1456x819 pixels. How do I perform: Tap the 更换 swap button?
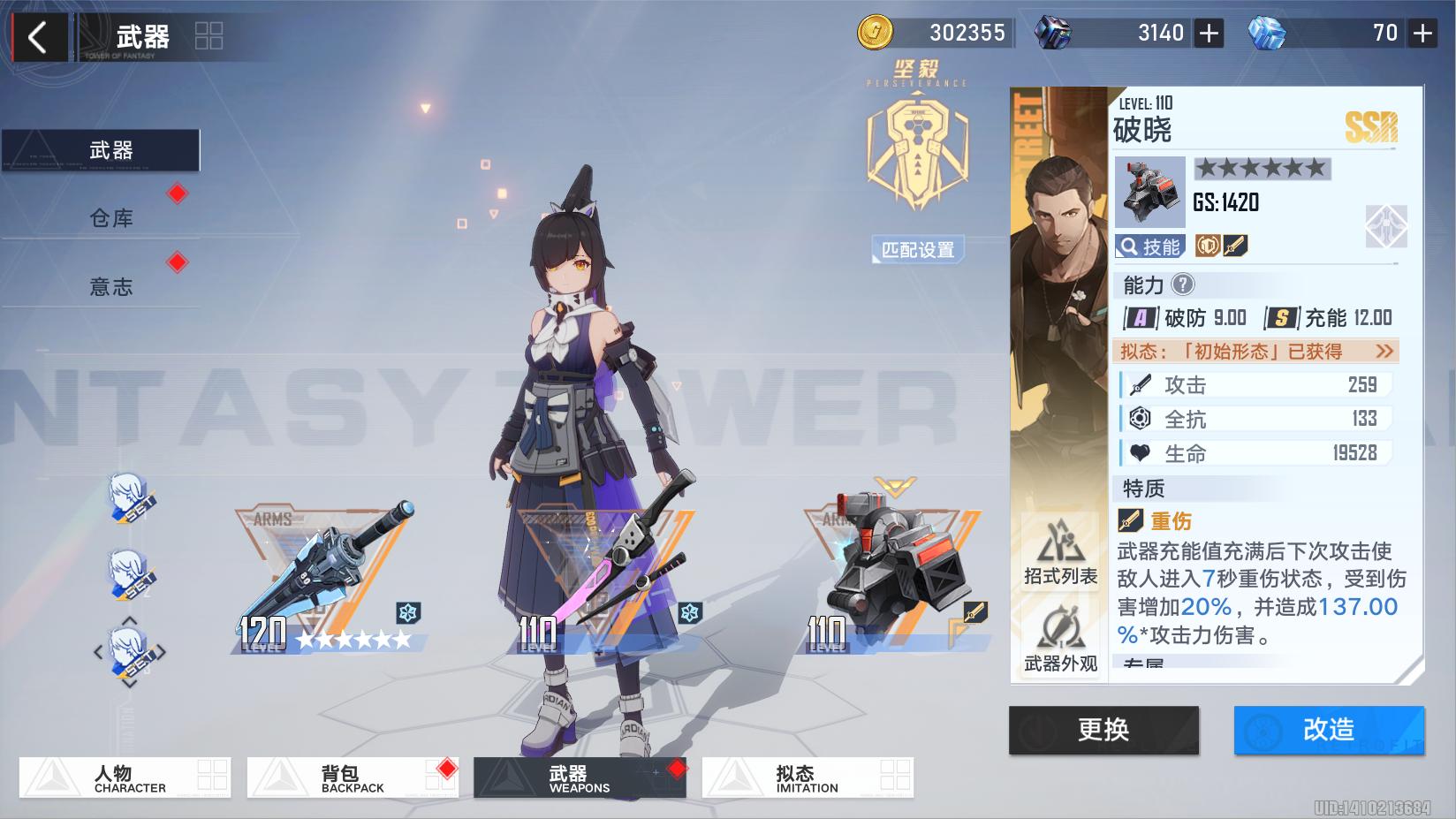point(1103,730)
